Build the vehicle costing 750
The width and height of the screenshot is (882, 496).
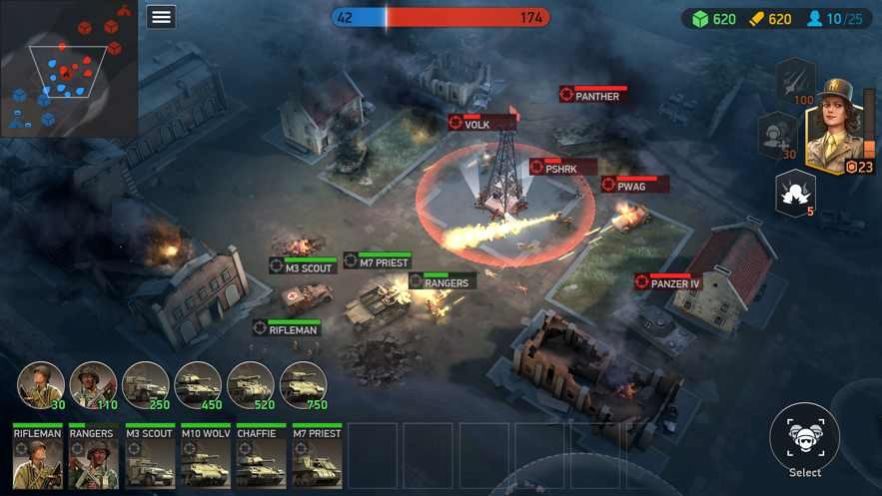tap(302, 384)
